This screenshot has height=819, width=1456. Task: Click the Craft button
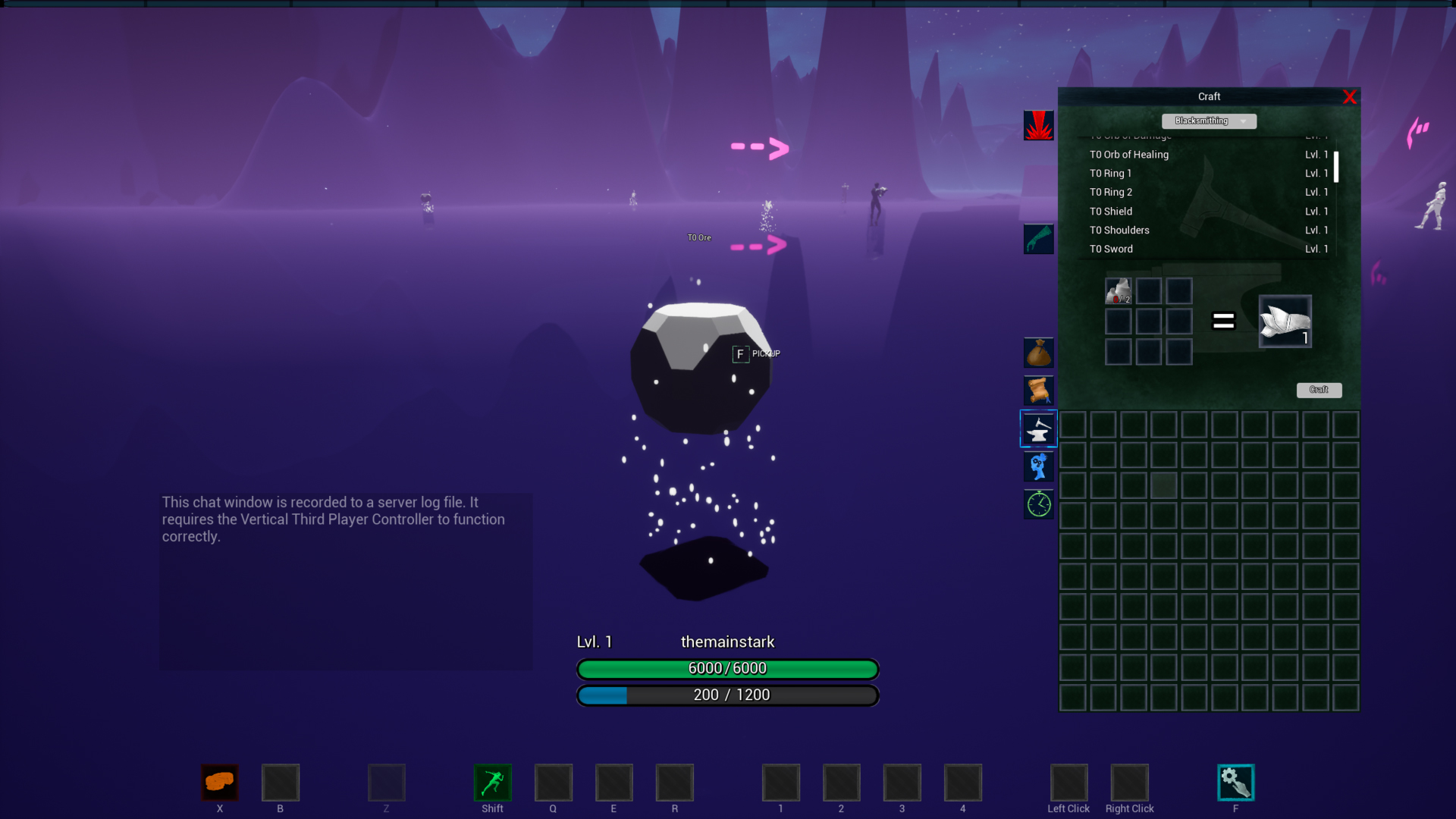click(1319, 390)
